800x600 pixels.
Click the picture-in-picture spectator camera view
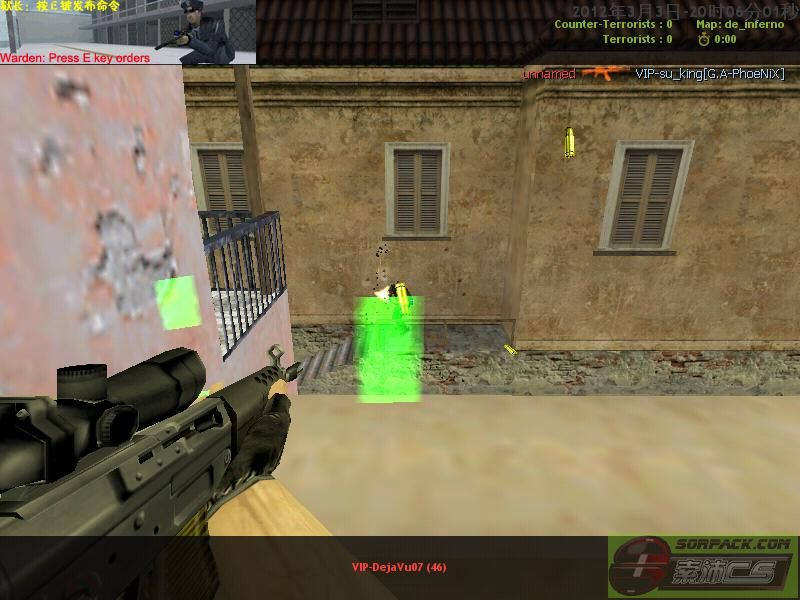coord(127,27)
